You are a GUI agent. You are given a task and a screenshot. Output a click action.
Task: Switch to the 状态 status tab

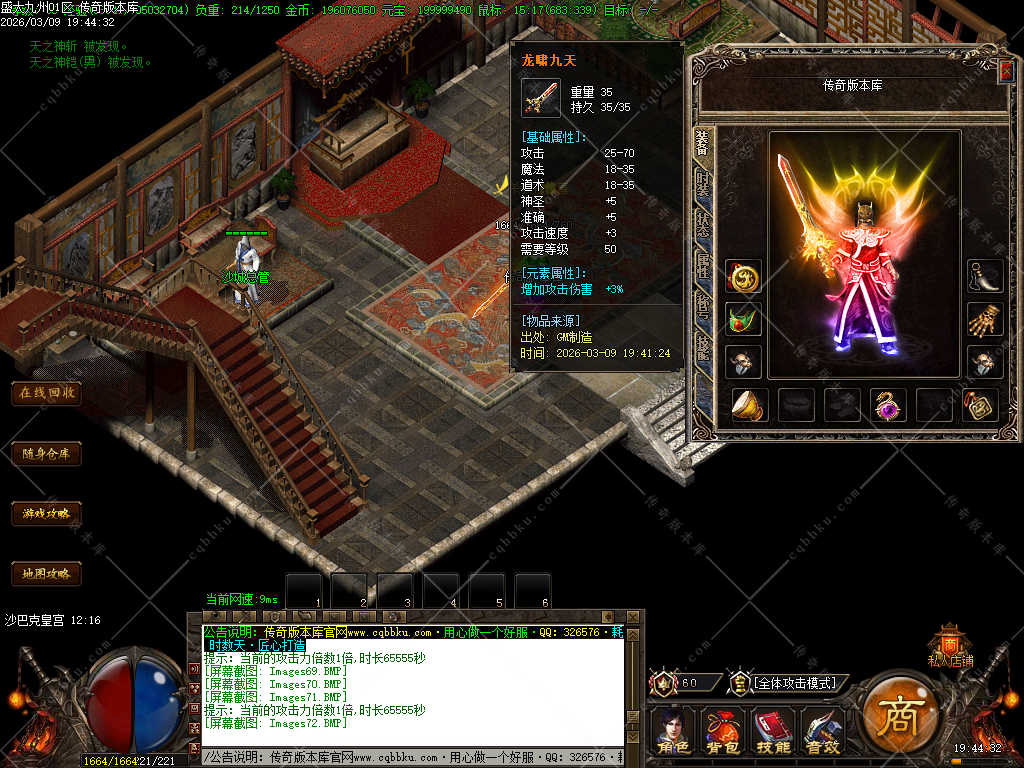(703, 224)
